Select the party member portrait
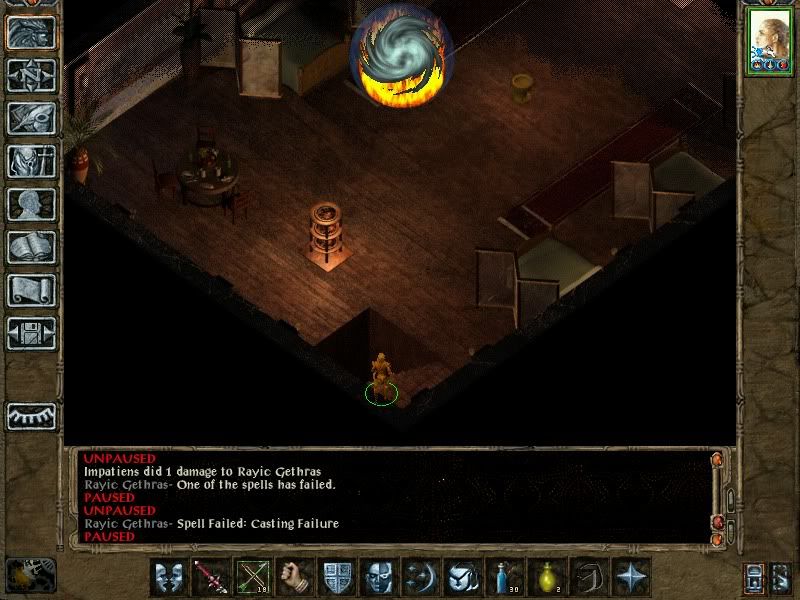 pyautogui.click(x=769, y=42)
